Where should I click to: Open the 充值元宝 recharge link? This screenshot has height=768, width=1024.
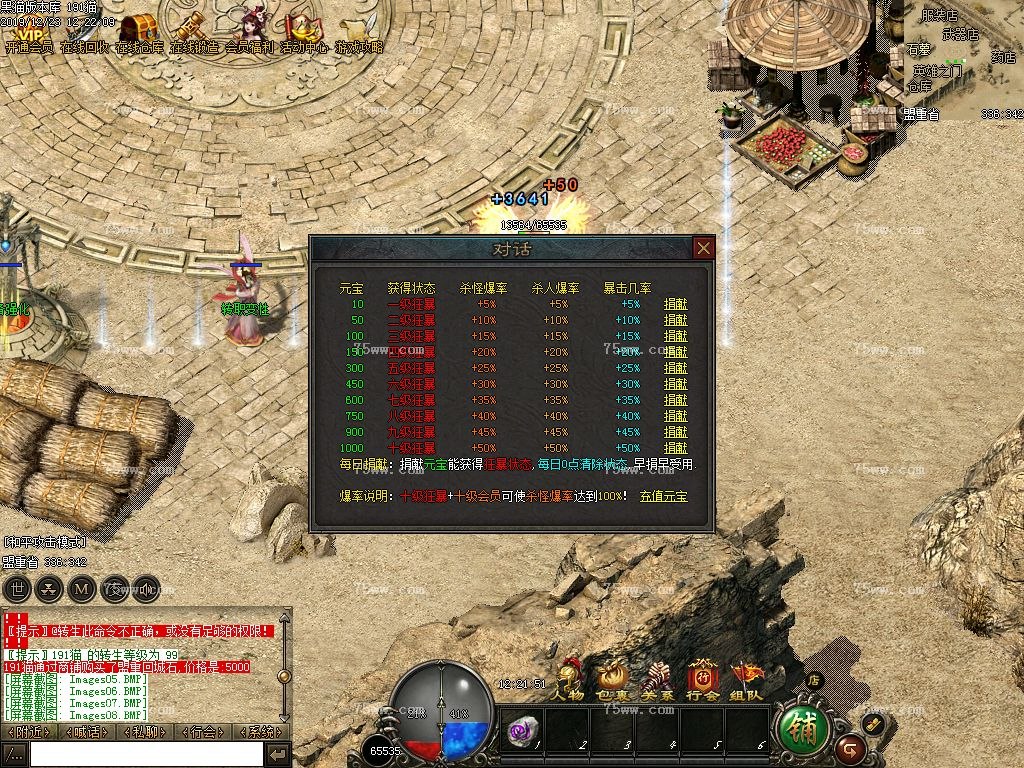pos(664,495)
